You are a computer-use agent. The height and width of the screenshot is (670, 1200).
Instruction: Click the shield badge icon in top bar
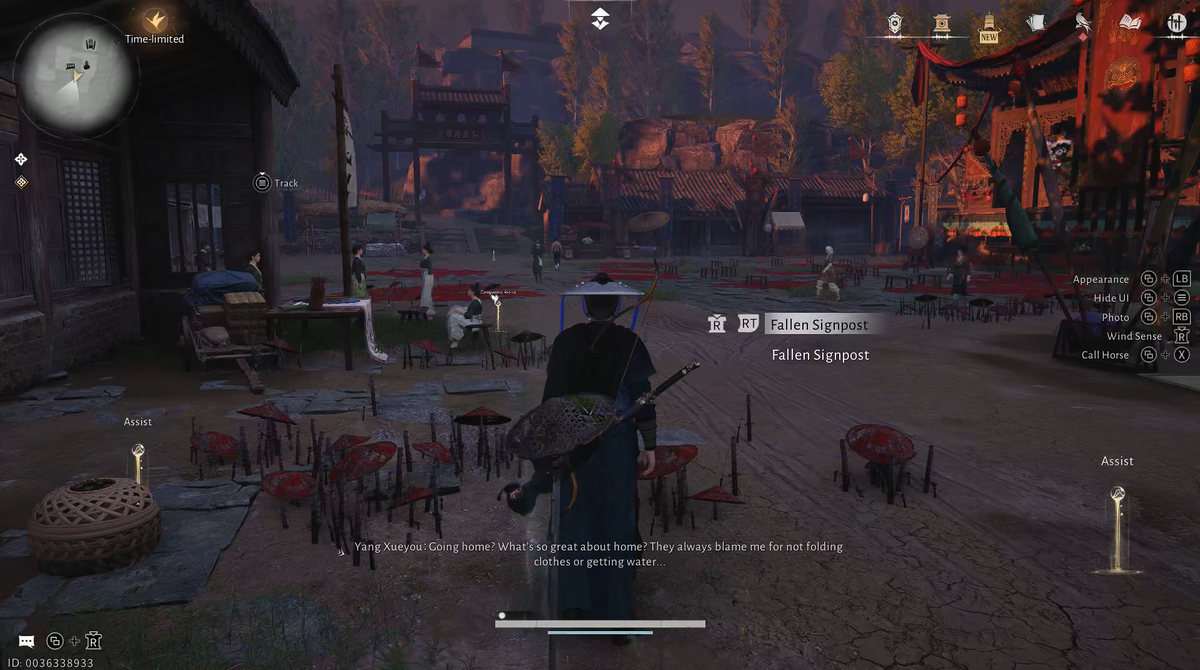895,22
